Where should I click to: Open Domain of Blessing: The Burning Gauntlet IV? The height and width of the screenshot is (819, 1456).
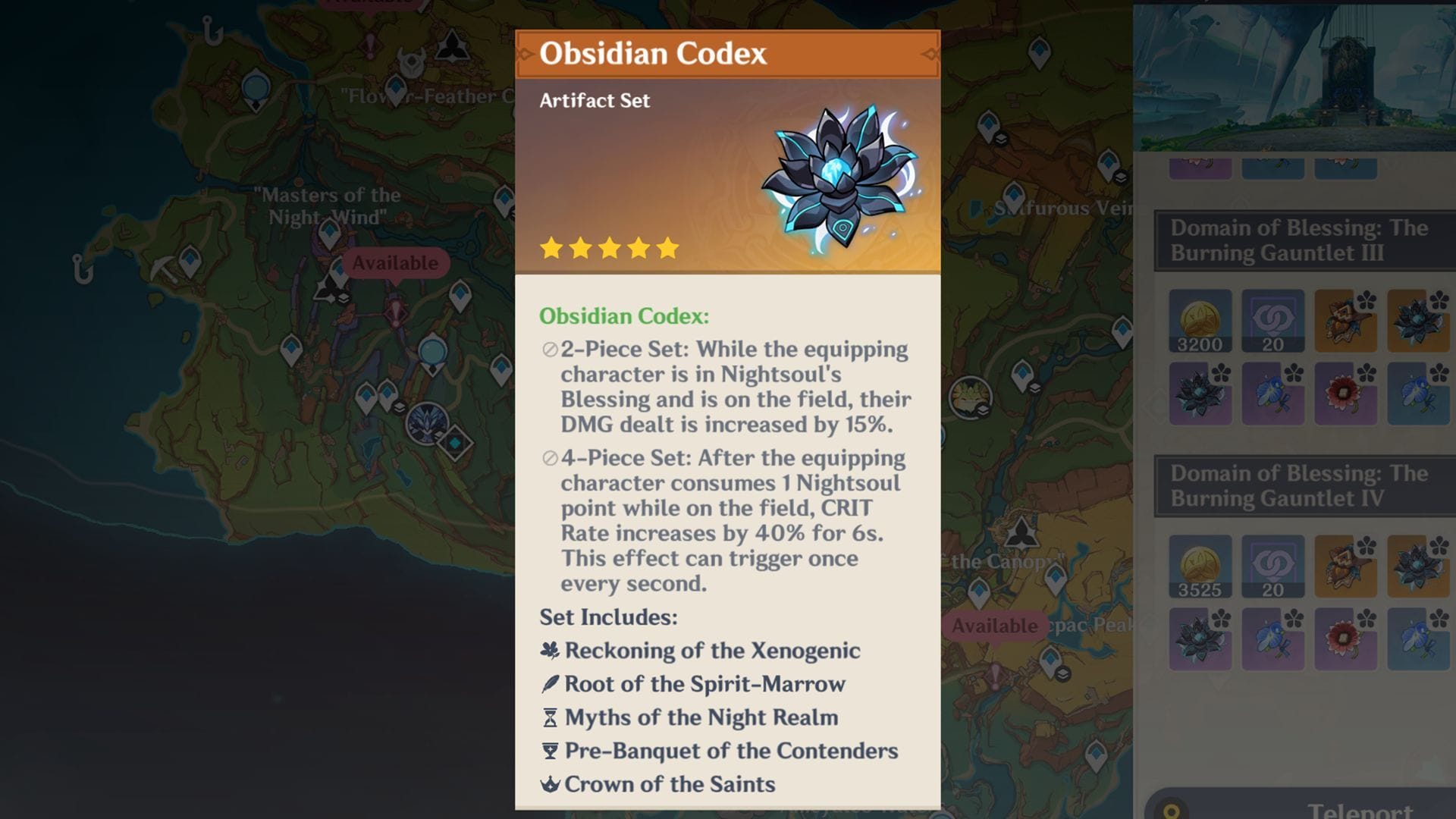click(1302, 486)
